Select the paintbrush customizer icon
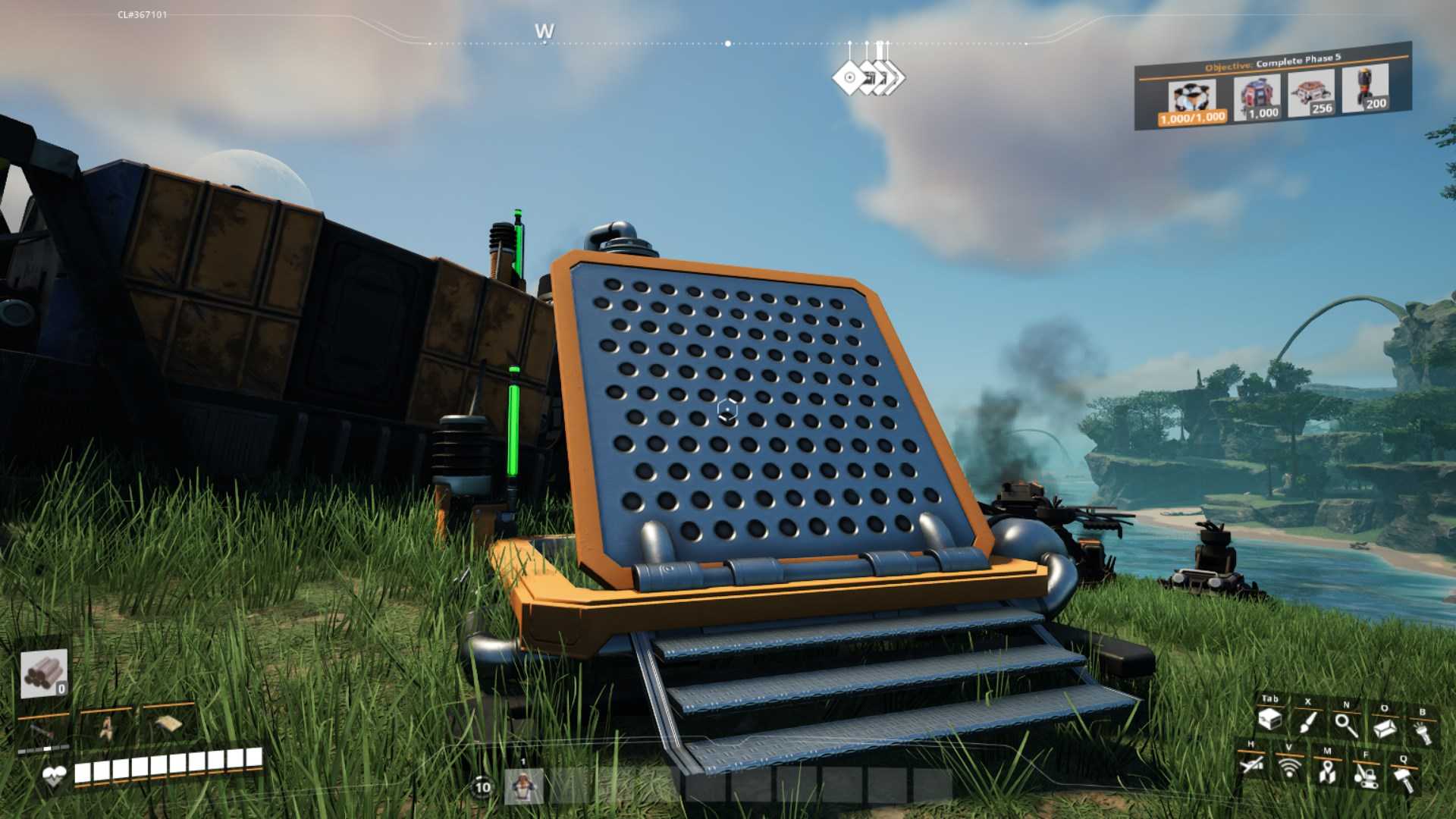The image size is (1456, 819). coord(1307,722)
